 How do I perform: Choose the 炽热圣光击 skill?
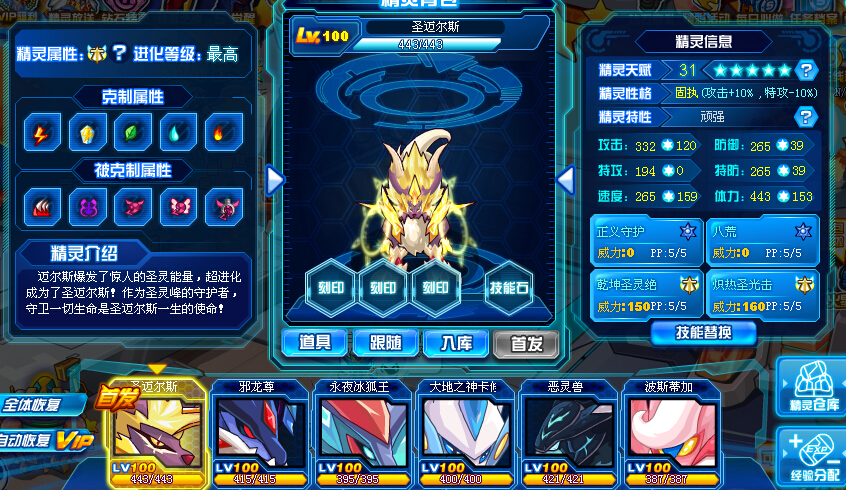762,293
